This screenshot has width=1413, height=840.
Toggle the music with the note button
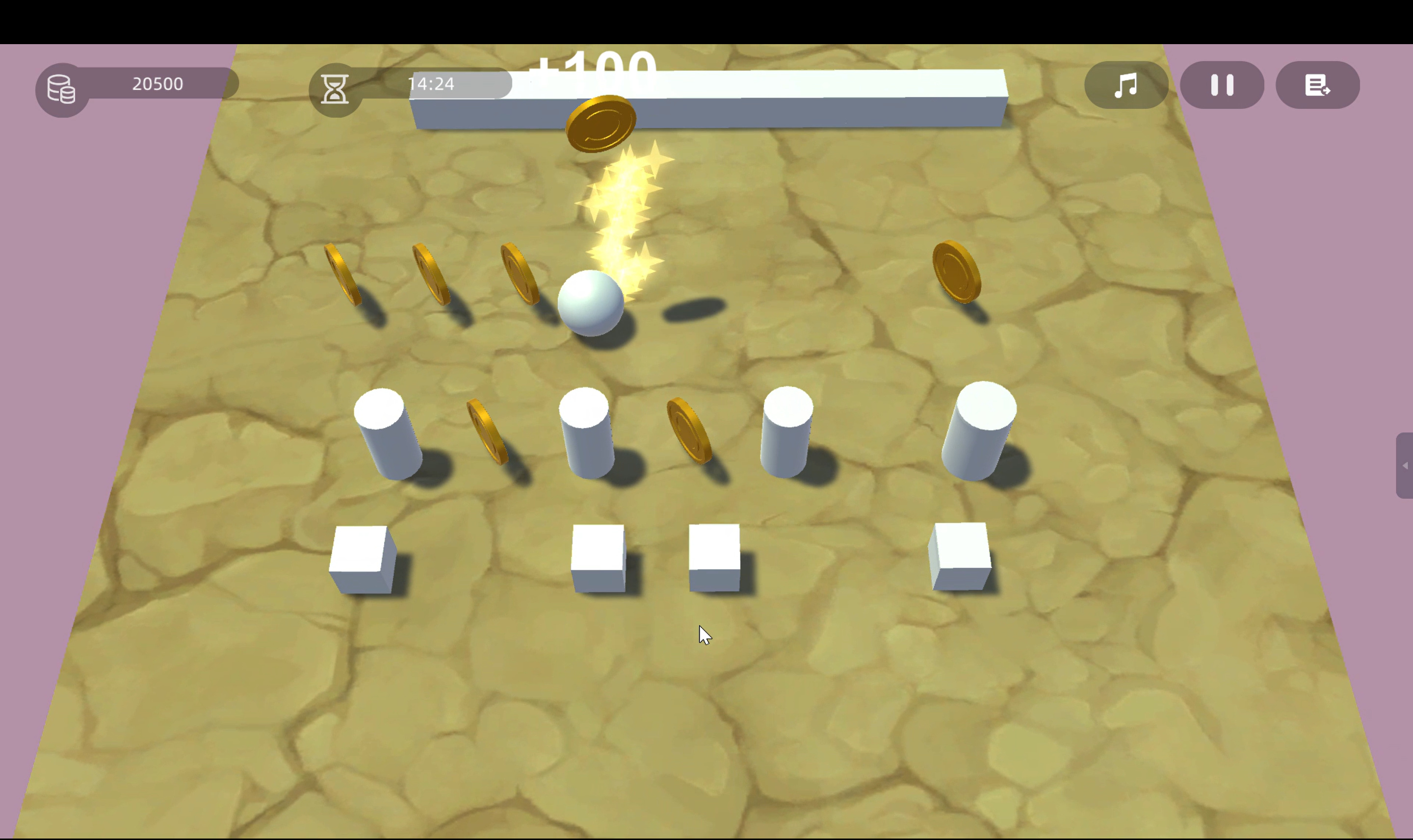[1126, 85]
